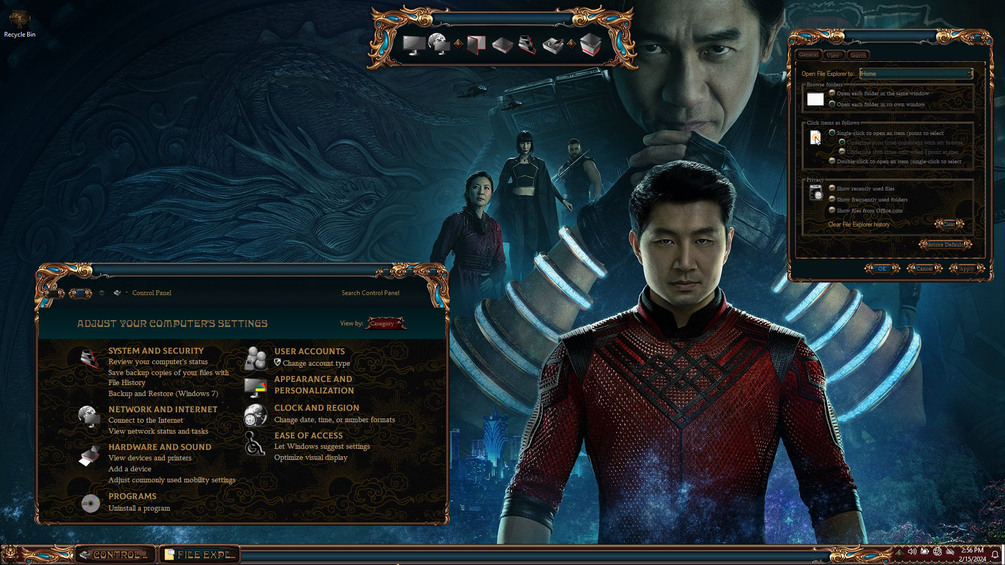Select 'Open each folder in the same window'
Screen dimensions: 1005x565
pyautogui.click(x=832, y=93)
